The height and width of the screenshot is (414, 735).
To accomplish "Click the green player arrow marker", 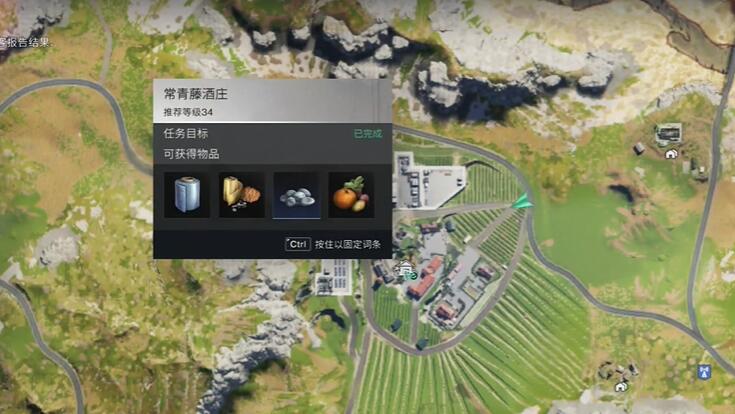I will [x=522, y=202].
